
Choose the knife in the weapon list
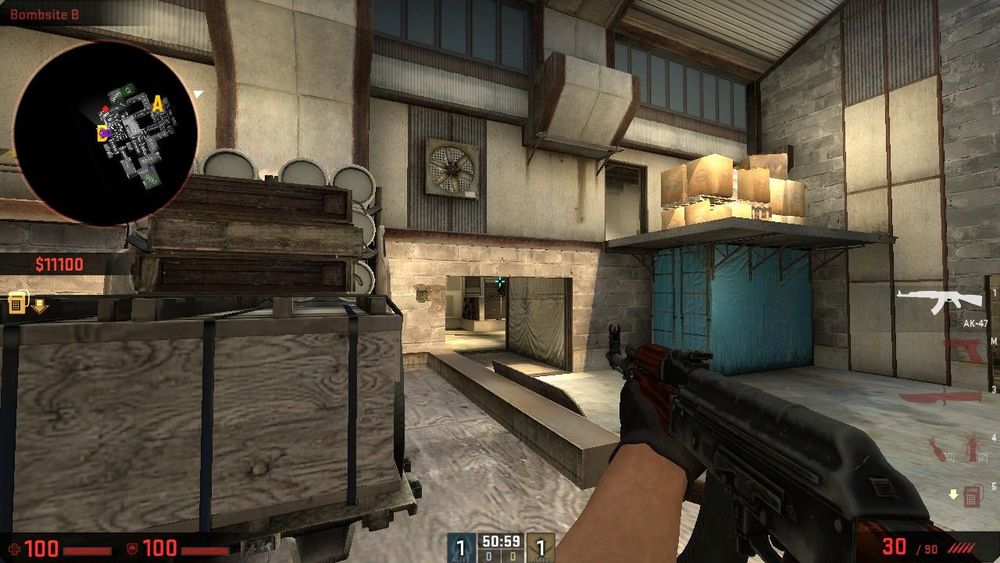[x=940, y=397]
